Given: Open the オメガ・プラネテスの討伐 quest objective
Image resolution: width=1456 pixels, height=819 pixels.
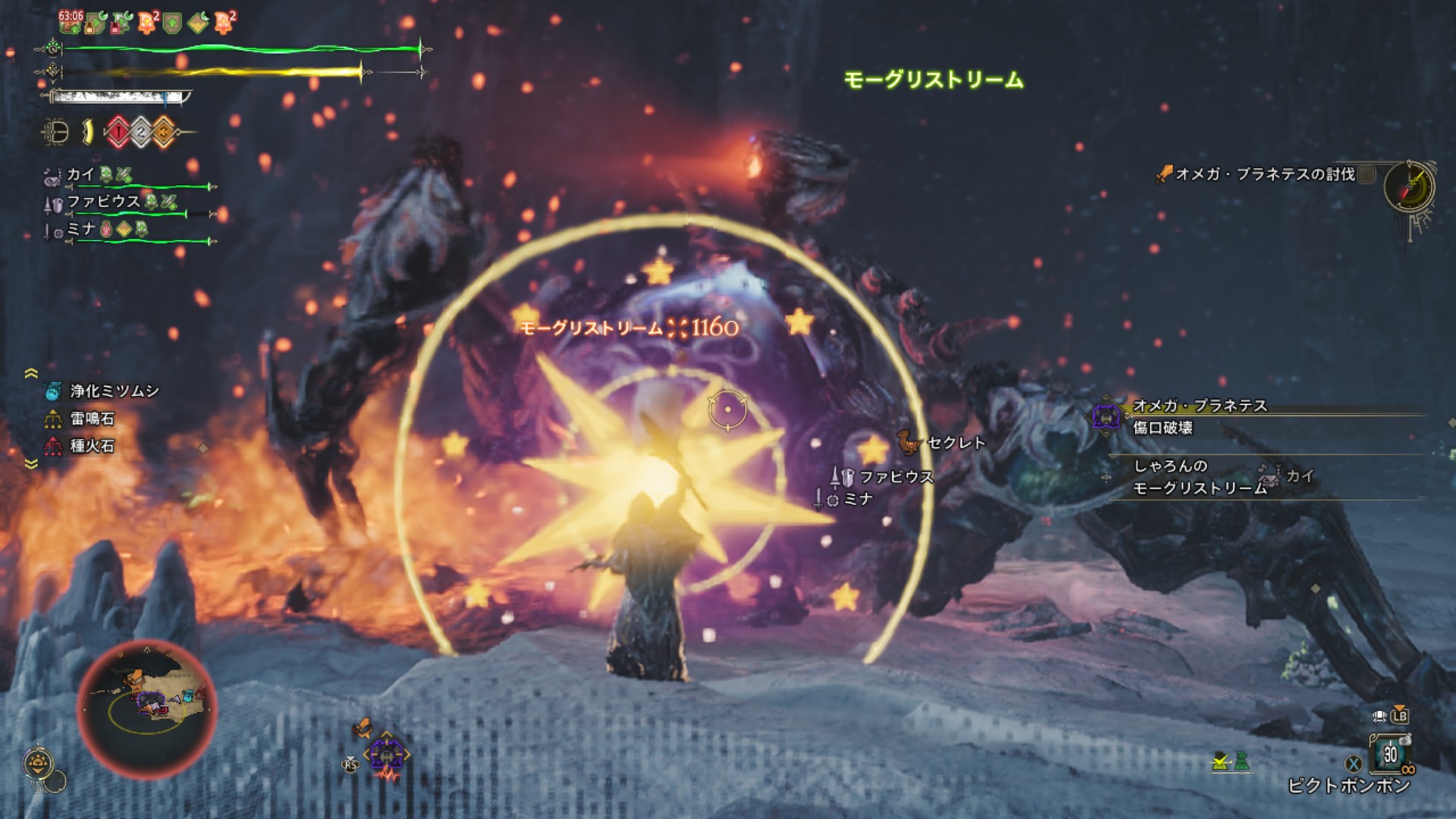Looking at the screenshot, I should (1264, 174).
